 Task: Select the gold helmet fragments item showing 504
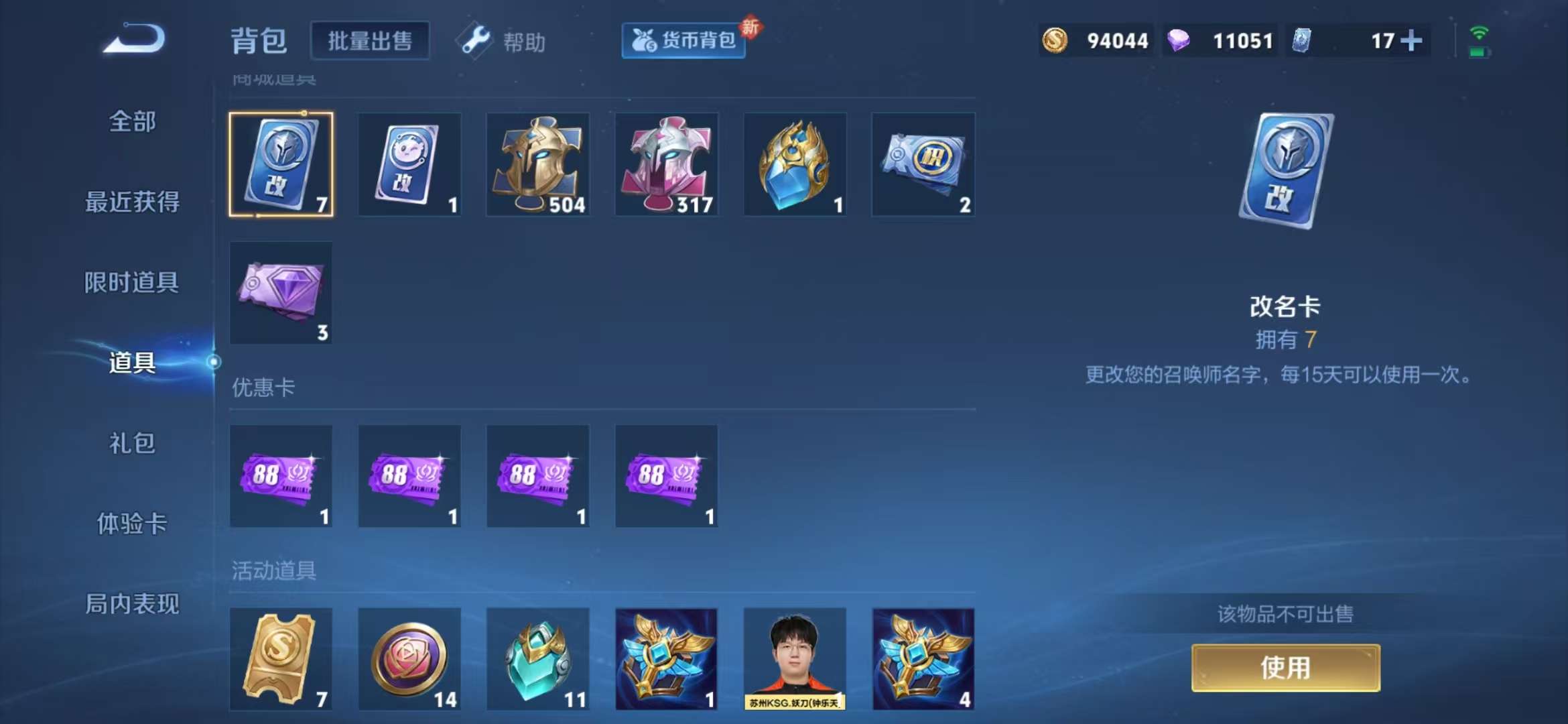click(x=538, y=164)
